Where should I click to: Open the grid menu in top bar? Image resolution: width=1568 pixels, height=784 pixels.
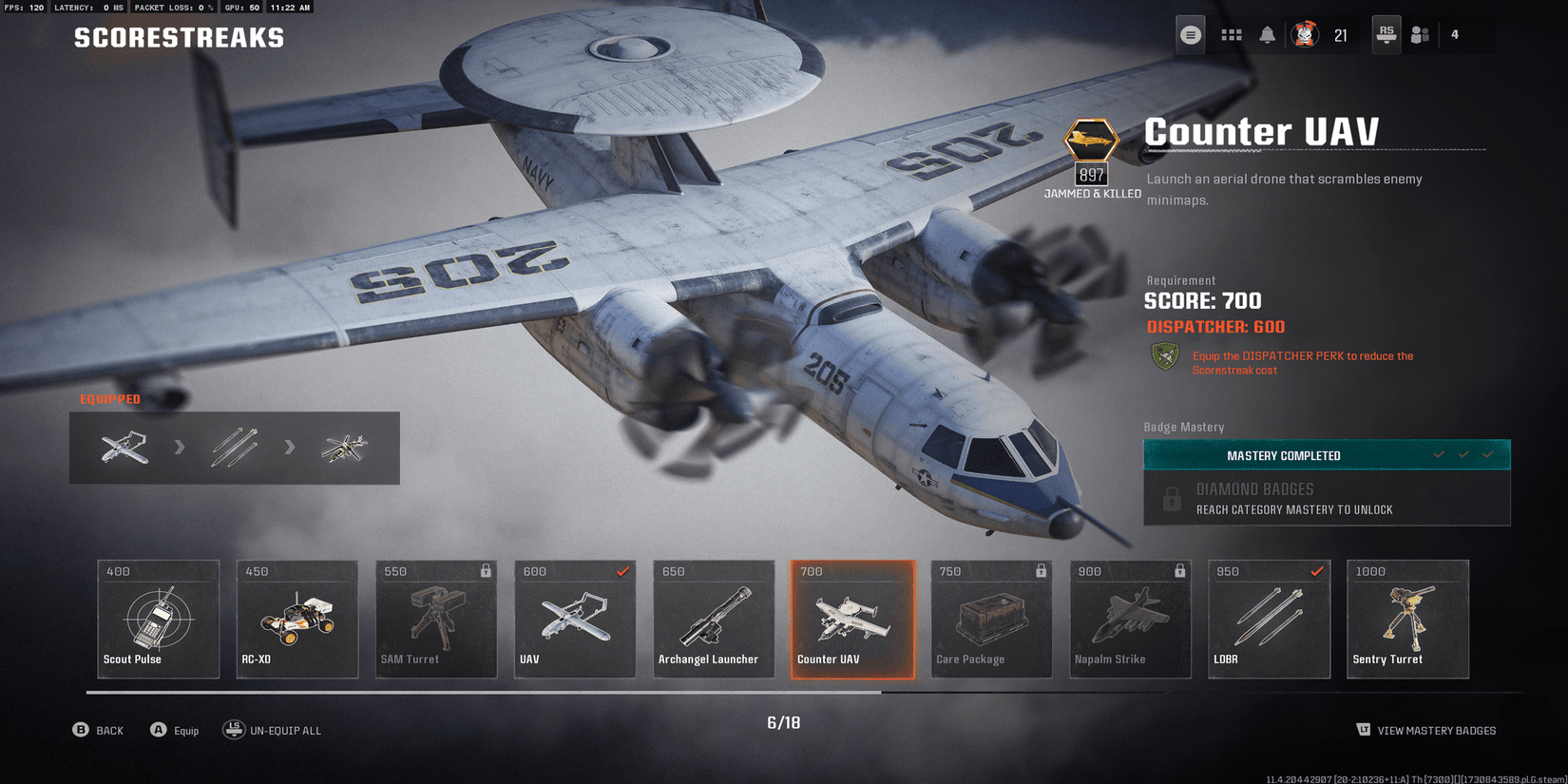(1231, 34)
